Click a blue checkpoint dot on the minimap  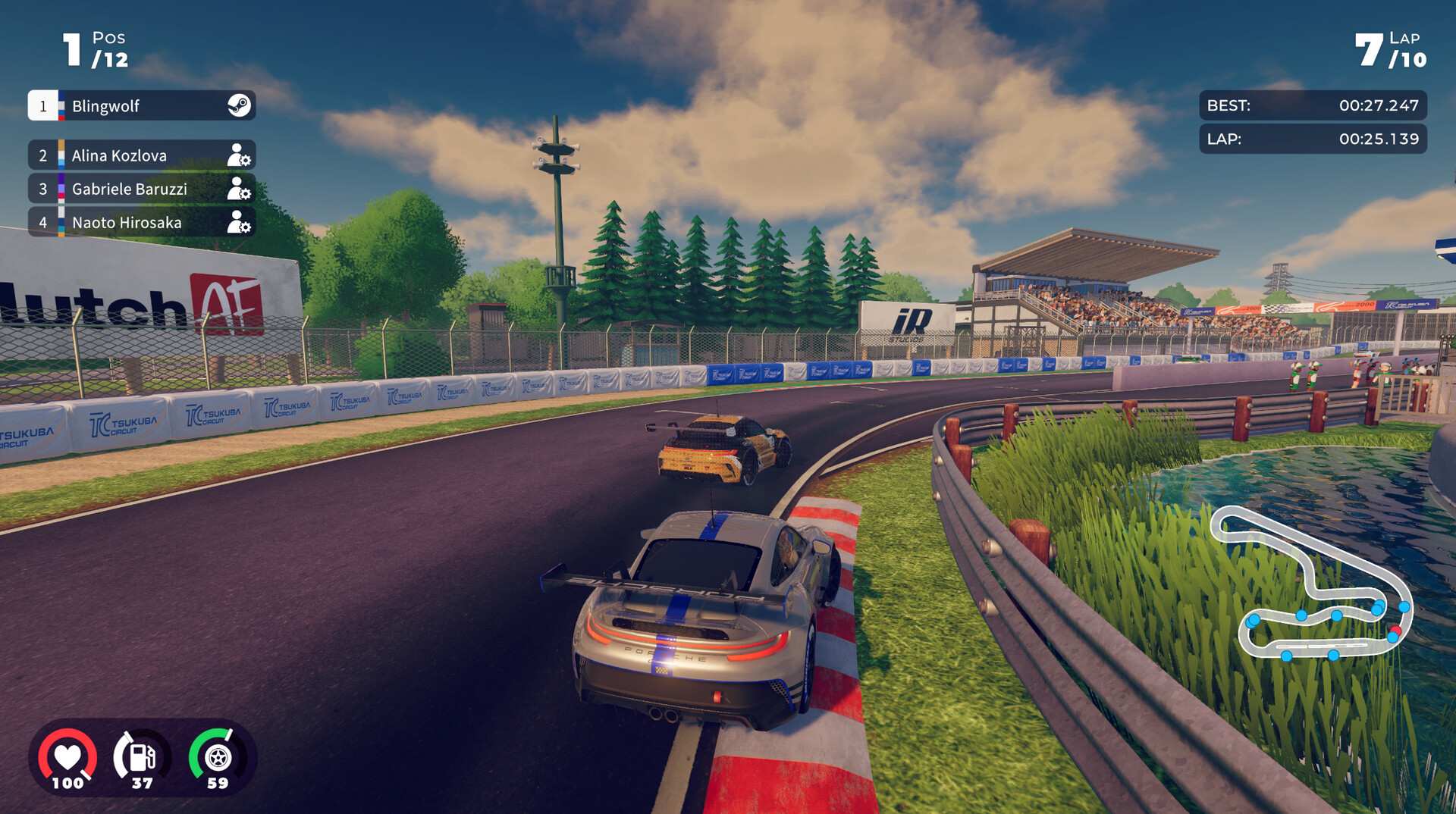(x=1335, y=615)
